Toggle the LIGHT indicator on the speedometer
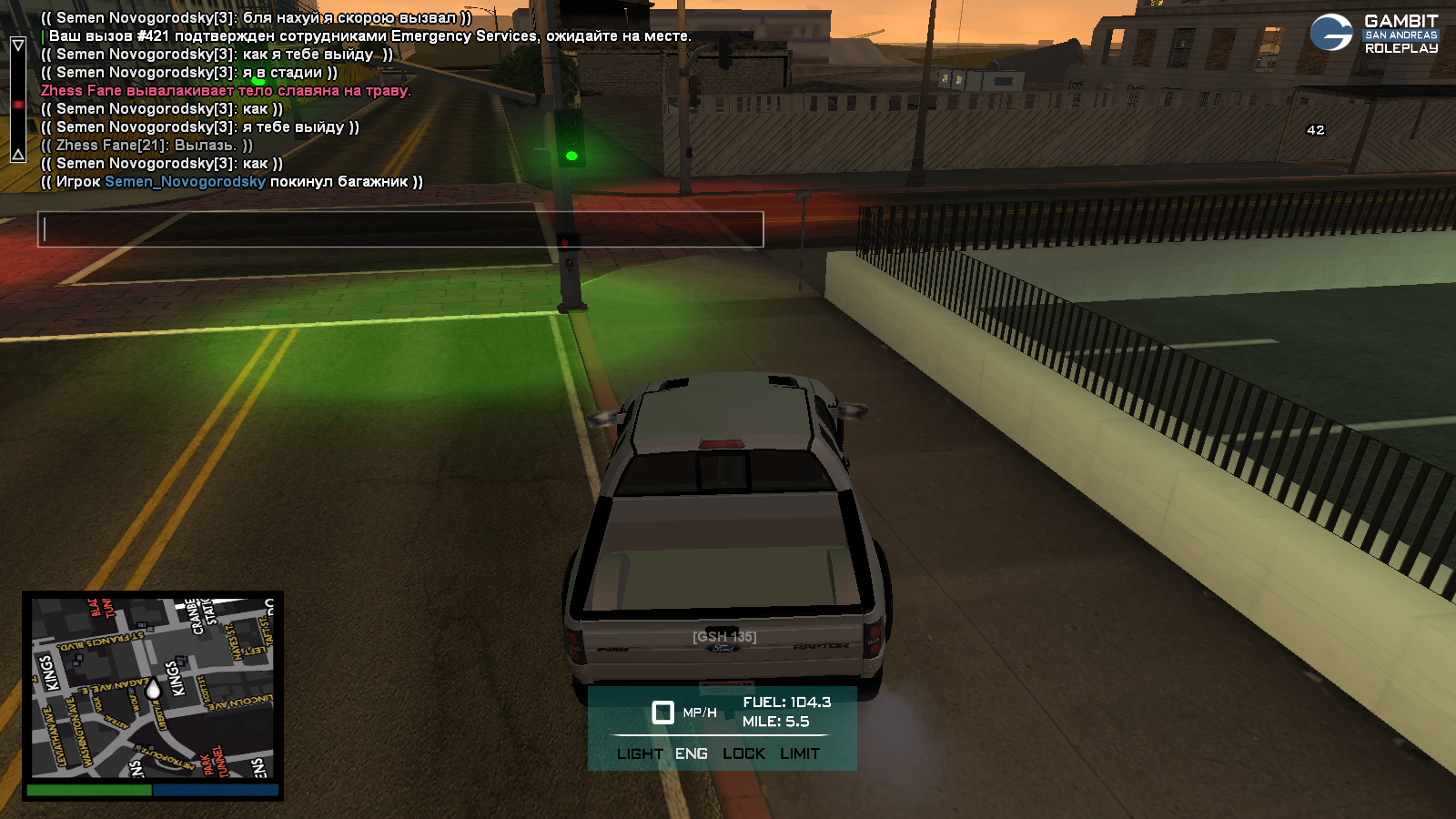 (x=639, y=753)
